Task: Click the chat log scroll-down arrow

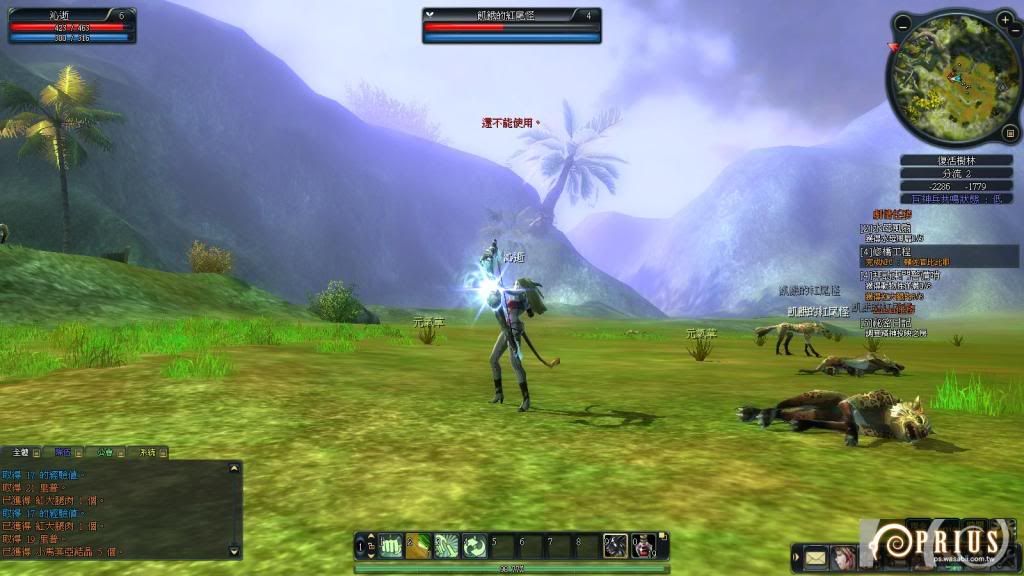Action: 235,551
